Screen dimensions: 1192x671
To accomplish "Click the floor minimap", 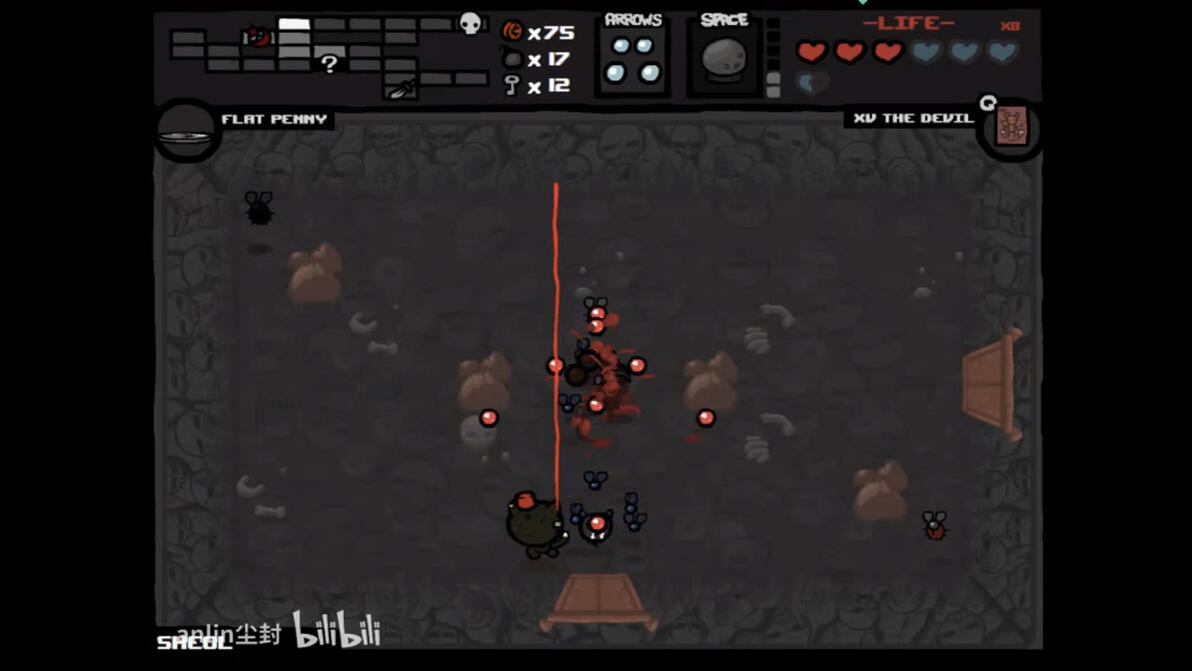I will (328, 55).
